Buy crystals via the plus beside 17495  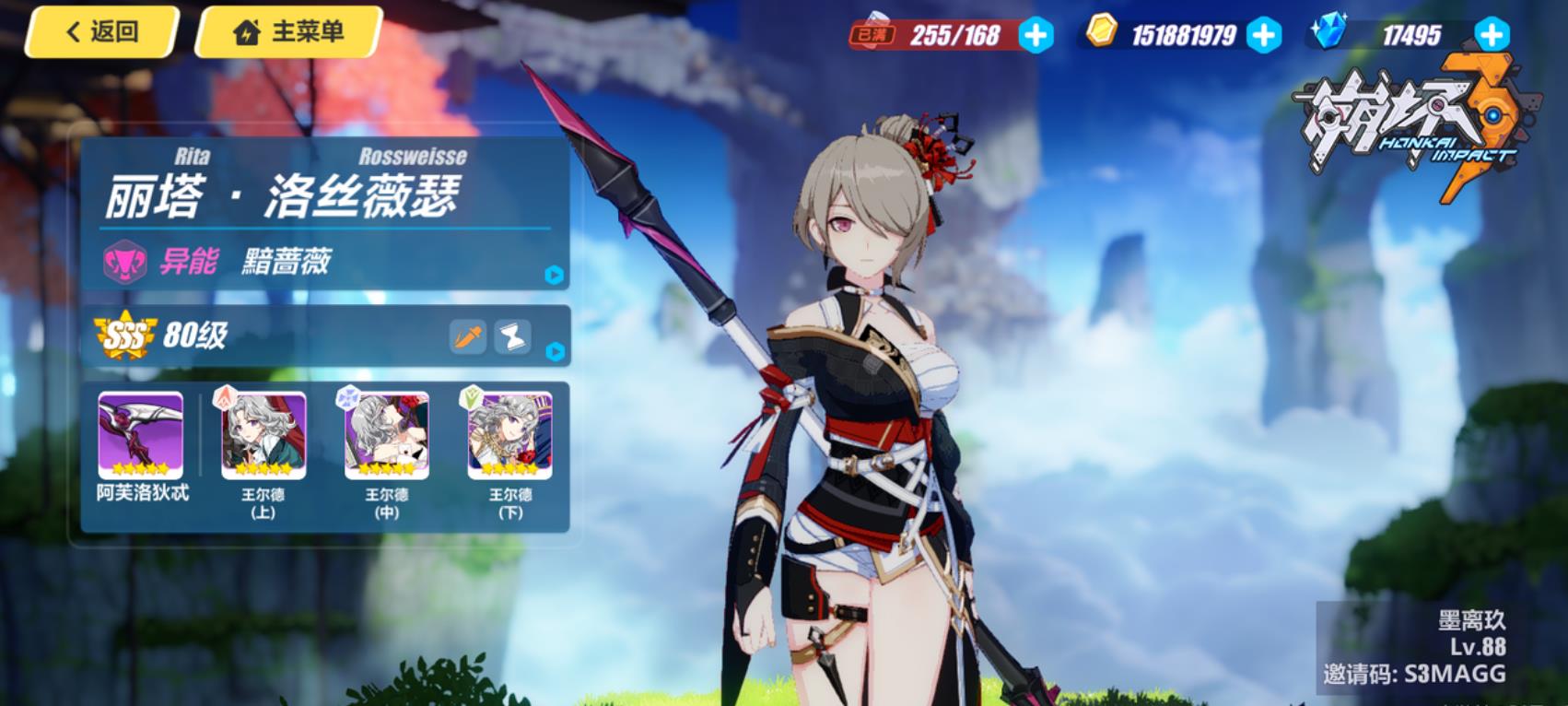[x=1492, y=36]
